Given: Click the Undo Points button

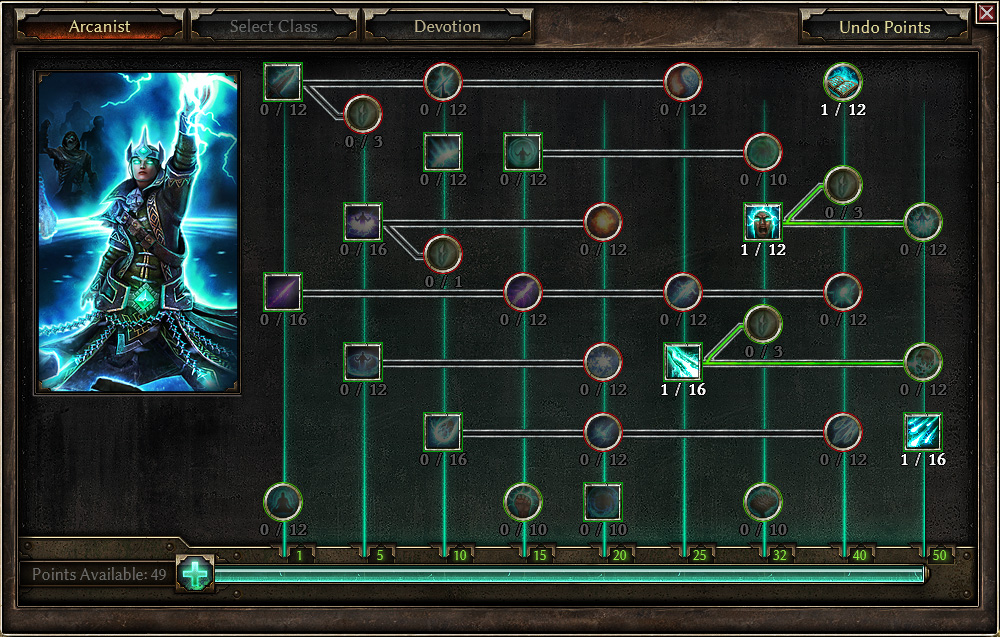Looking at the screenshot, I should (885, 27).
